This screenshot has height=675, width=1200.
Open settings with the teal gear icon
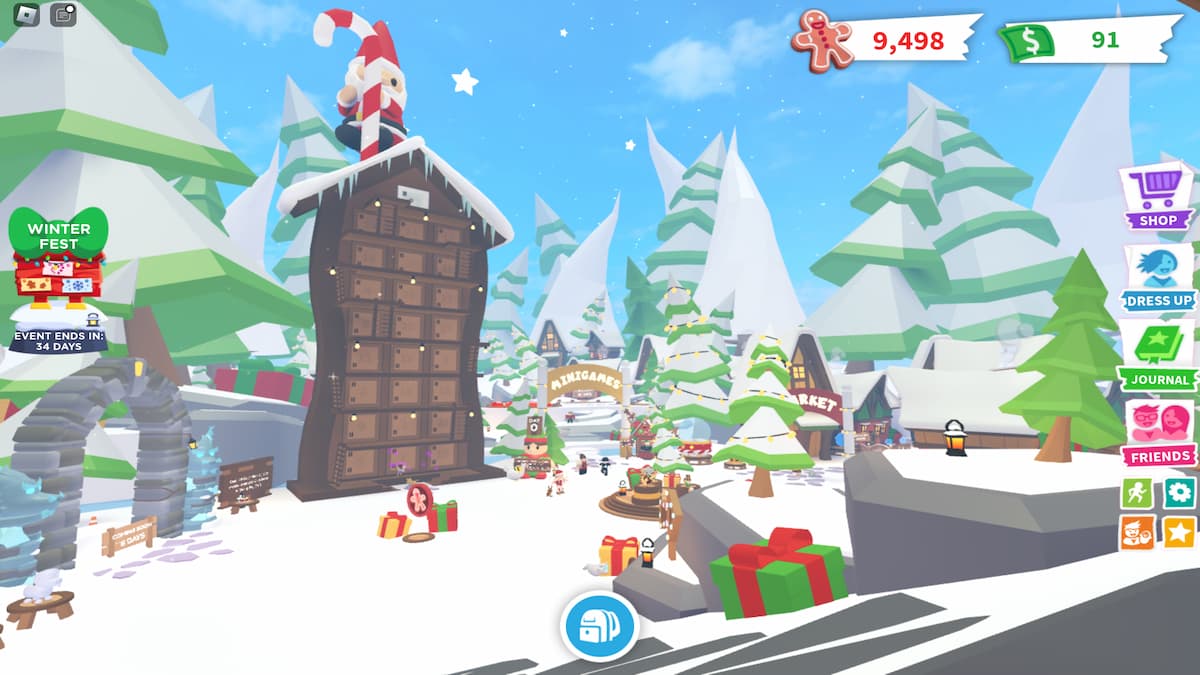(x=1180, y=492)
